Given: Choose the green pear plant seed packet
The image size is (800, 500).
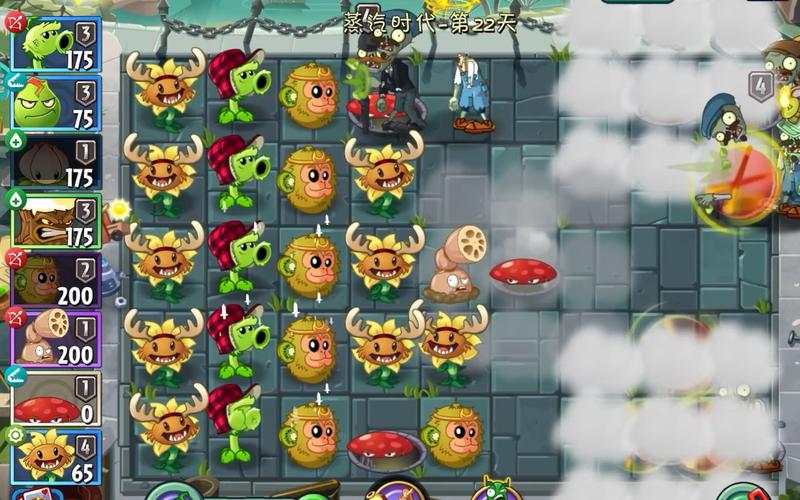Looking at the screenshot, I should 55,103.
